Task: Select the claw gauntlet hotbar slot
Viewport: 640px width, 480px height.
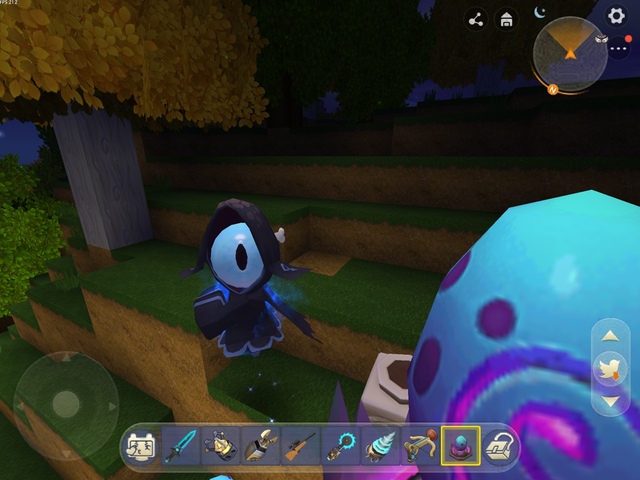Action: pos(259,446)
